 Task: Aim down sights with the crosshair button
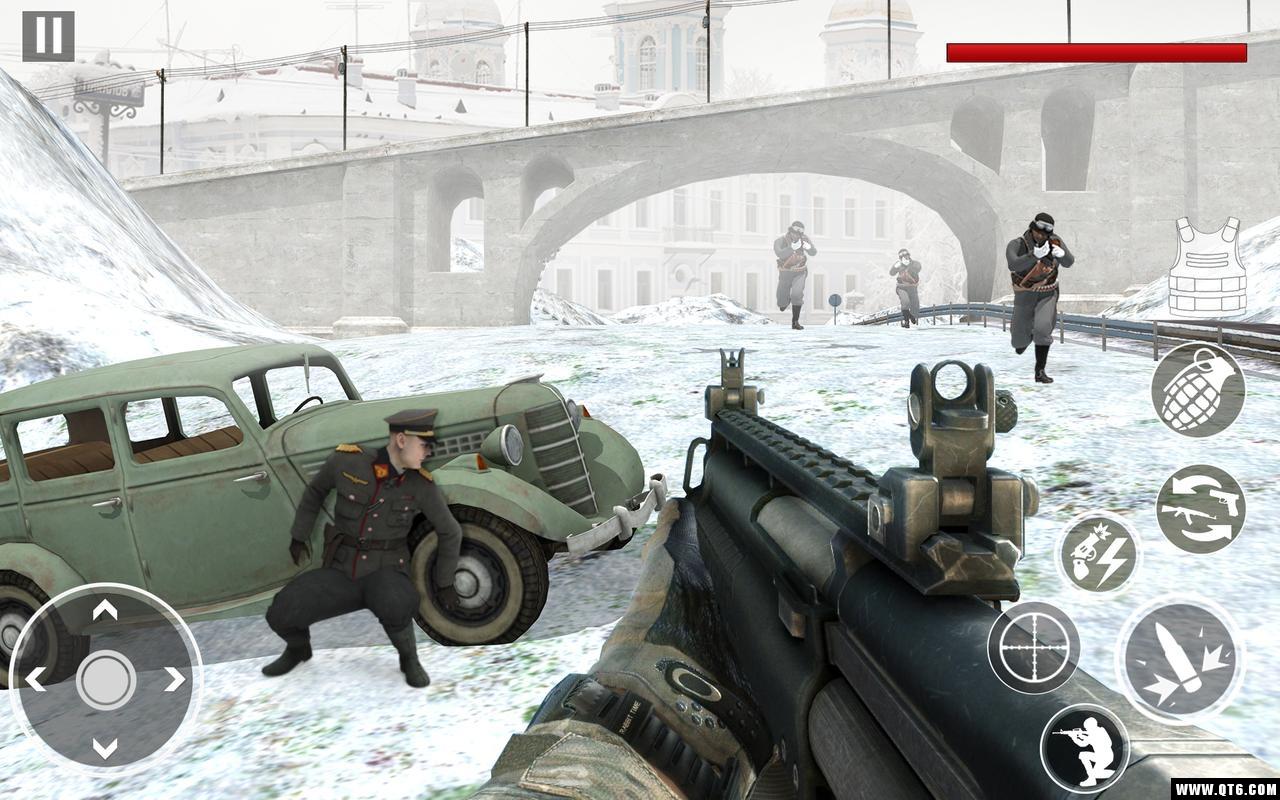point(1033,647)
